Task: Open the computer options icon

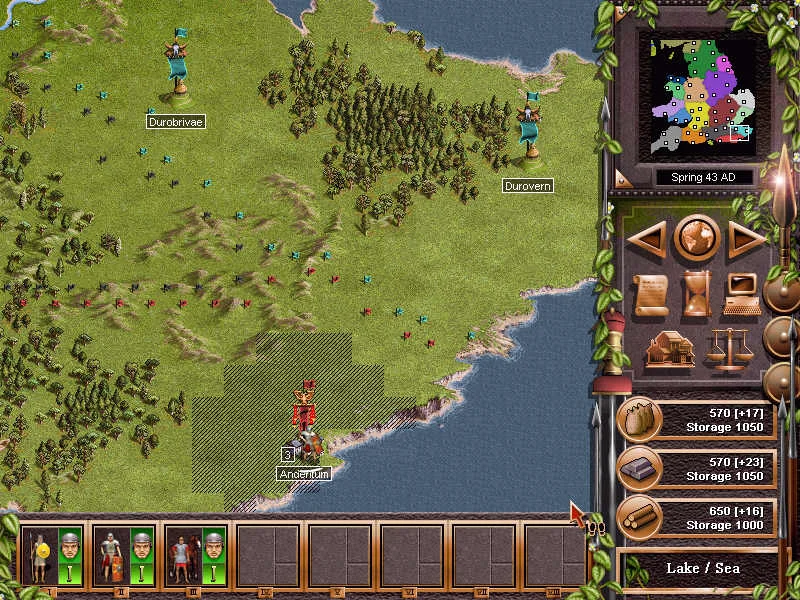Action: [743, 294]
